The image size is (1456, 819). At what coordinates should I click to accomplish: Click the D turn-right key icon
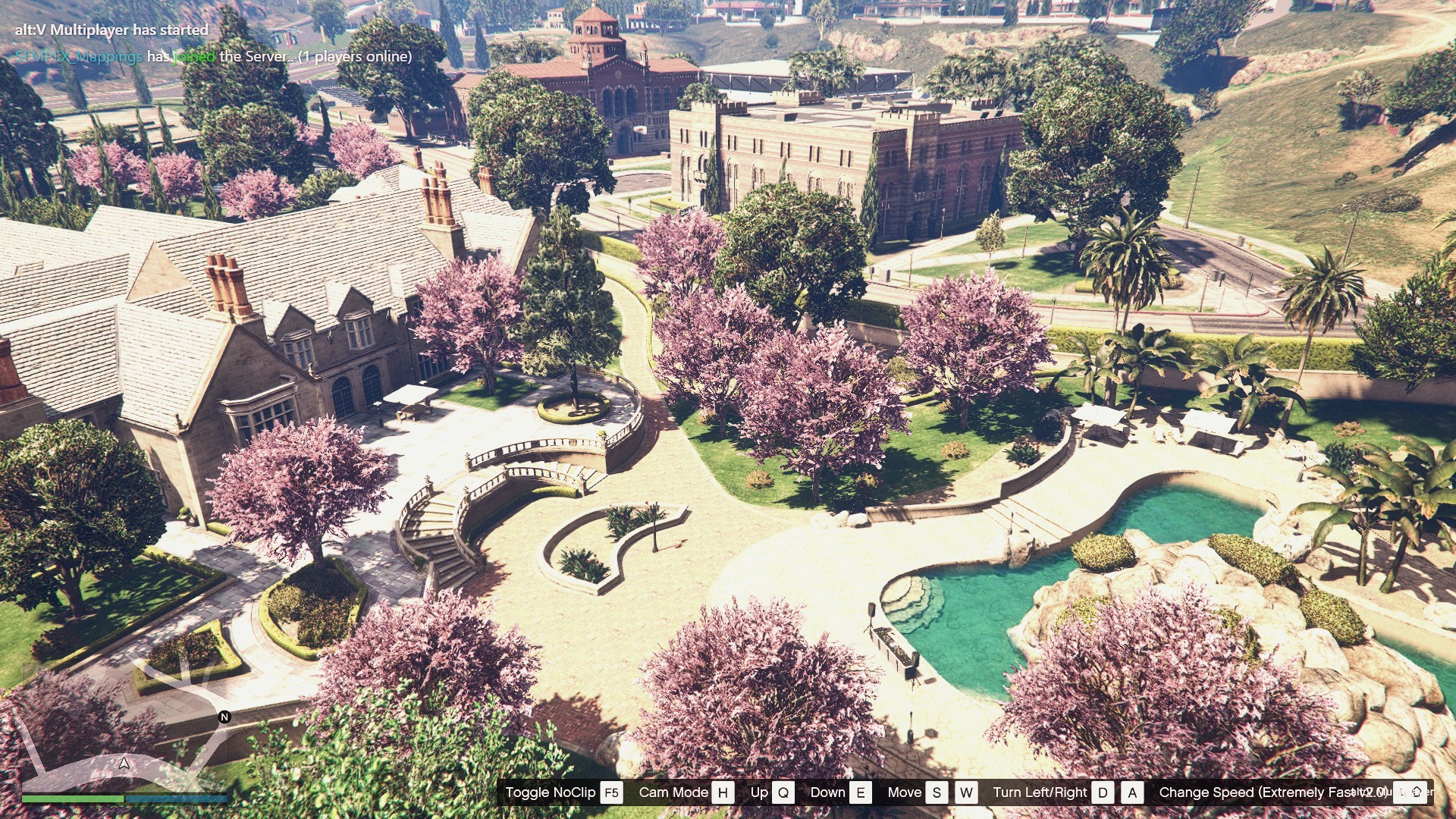tap(1103, 792)
